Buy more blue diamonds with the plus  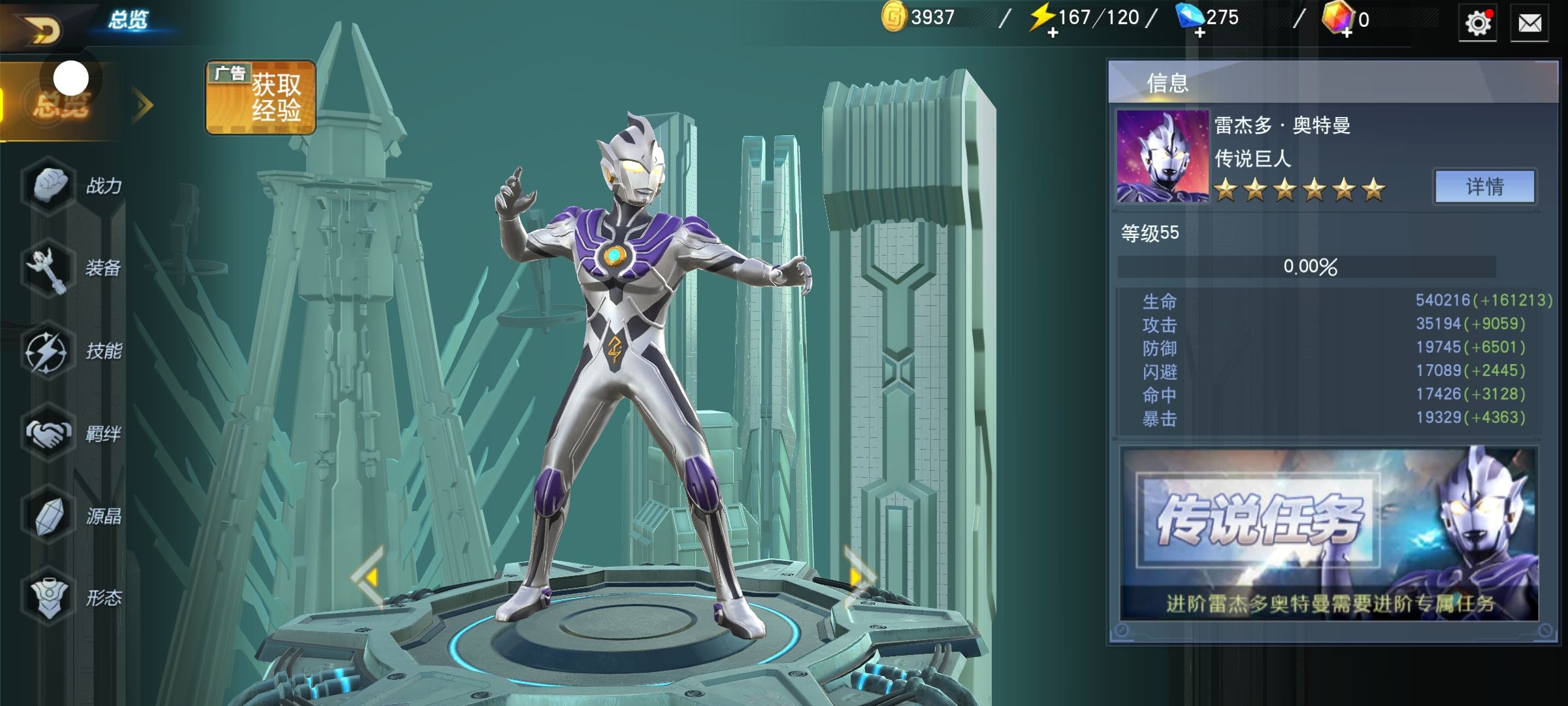tap(1200, 33)
